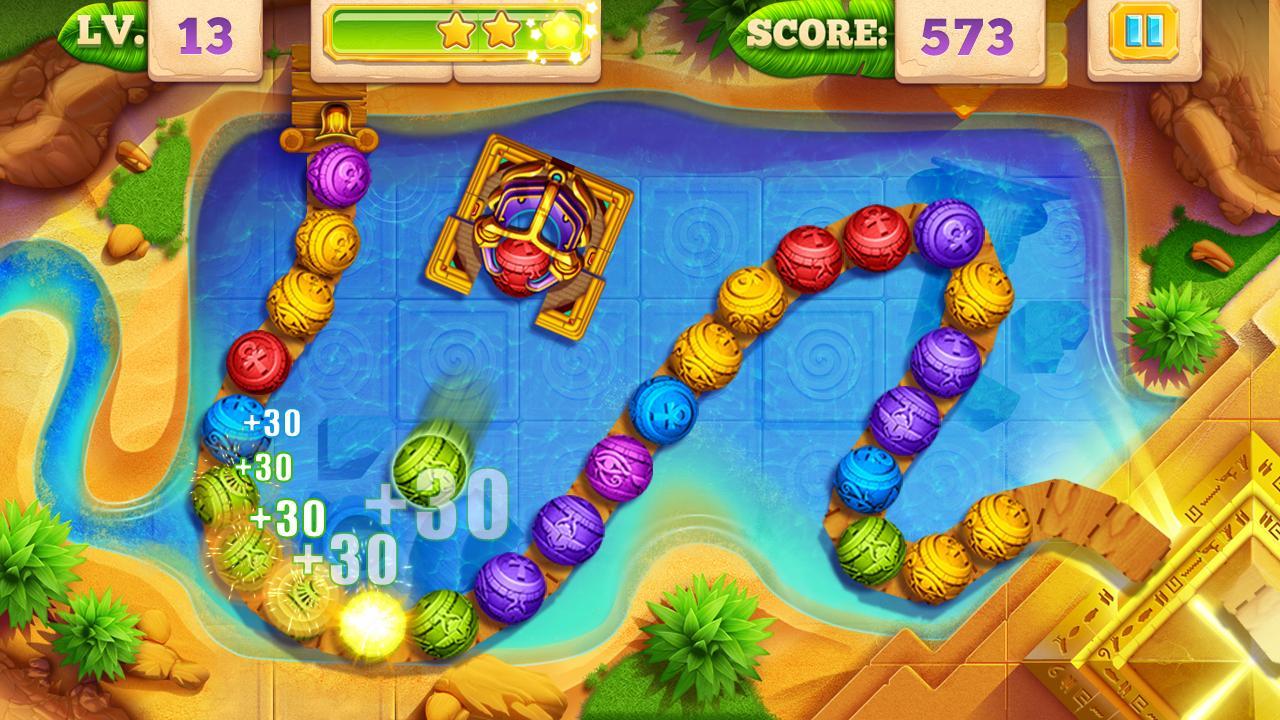
Task: Select the red marble loaded in the shooter
Action: pos(523,263)
